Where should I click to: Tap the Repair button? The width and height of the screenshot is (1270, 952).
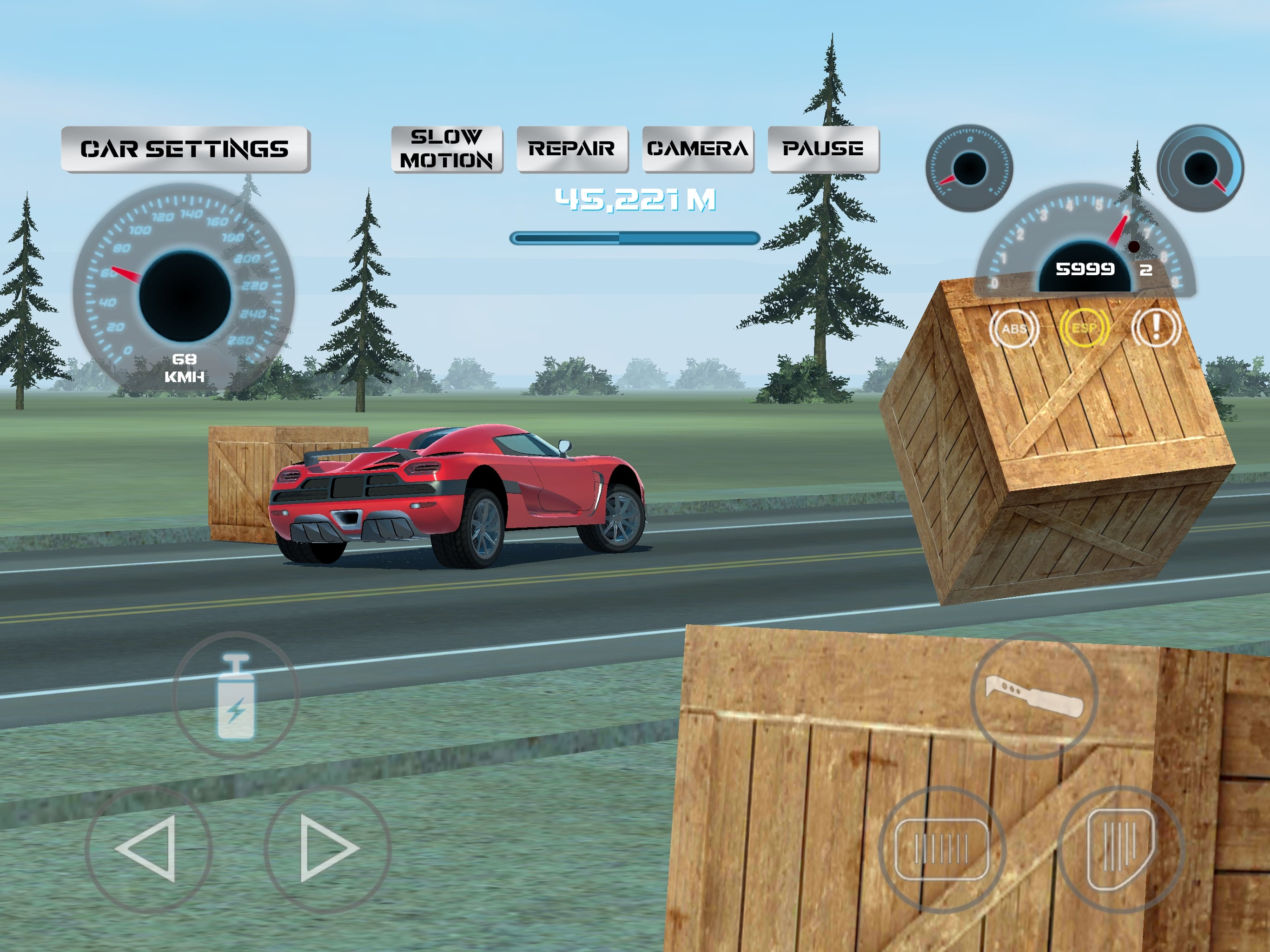[572, 149]
